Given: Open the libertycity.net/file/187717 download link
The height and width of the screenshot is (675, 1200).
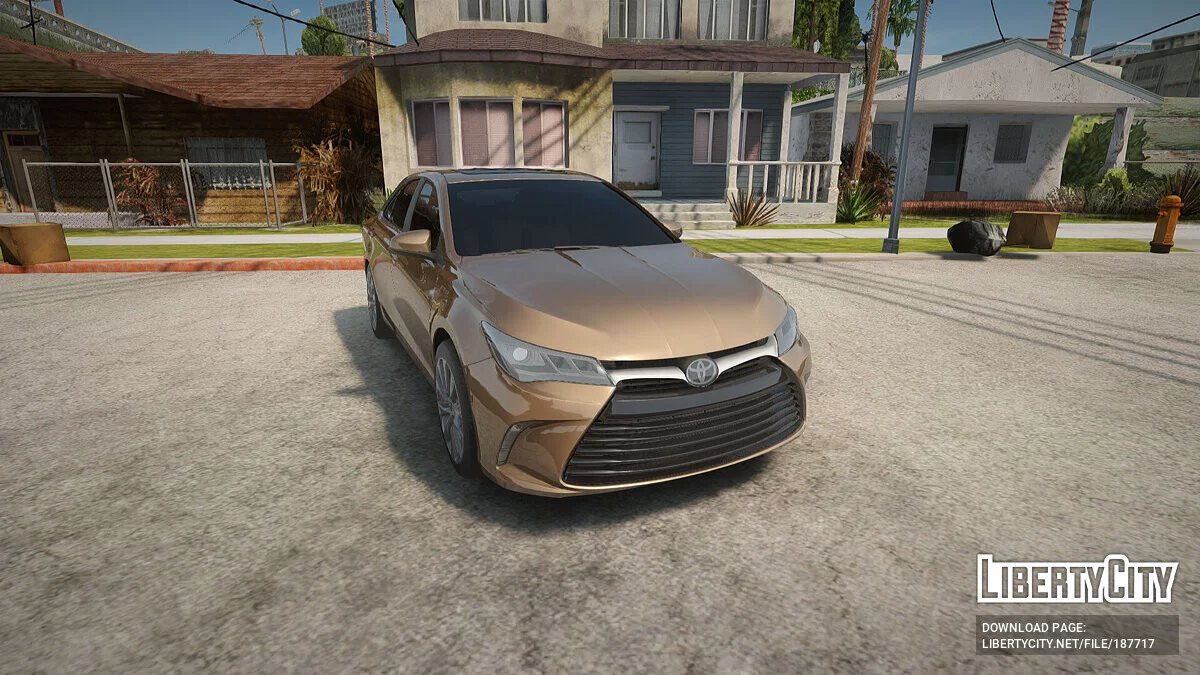Looking at the screenshot, I should click(1068, 643).
